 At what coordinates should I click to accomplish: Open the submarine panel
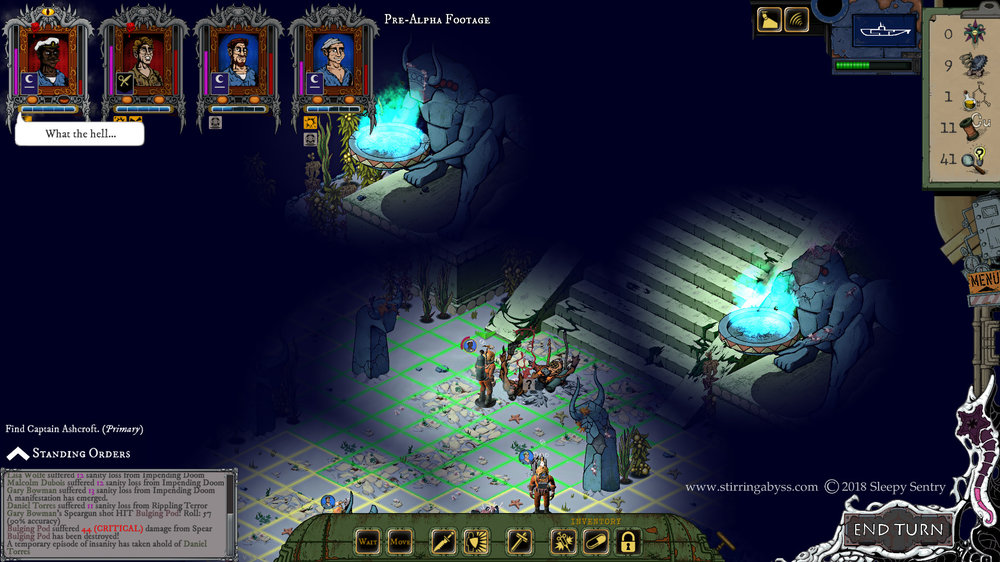click(884, 31)
